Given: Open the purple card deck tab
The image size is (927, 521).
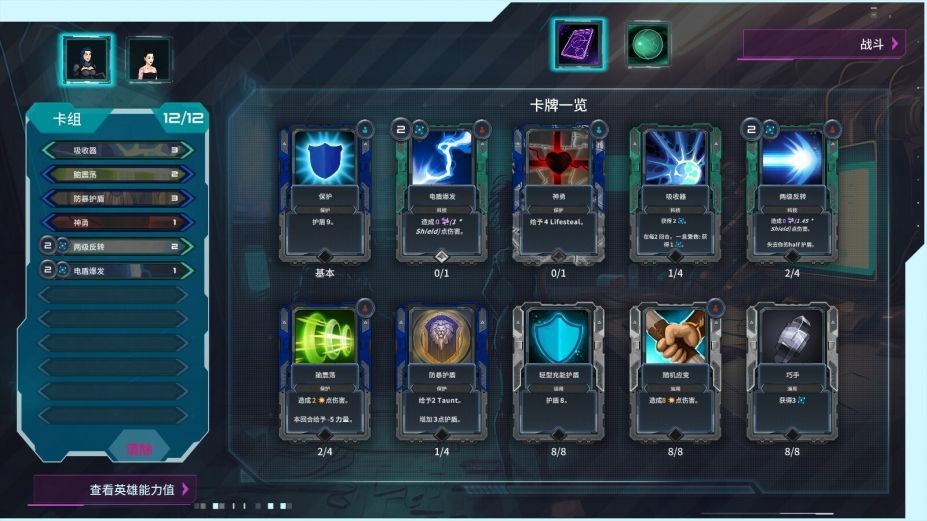Looking at the screenshot, I should coord(578,45).
